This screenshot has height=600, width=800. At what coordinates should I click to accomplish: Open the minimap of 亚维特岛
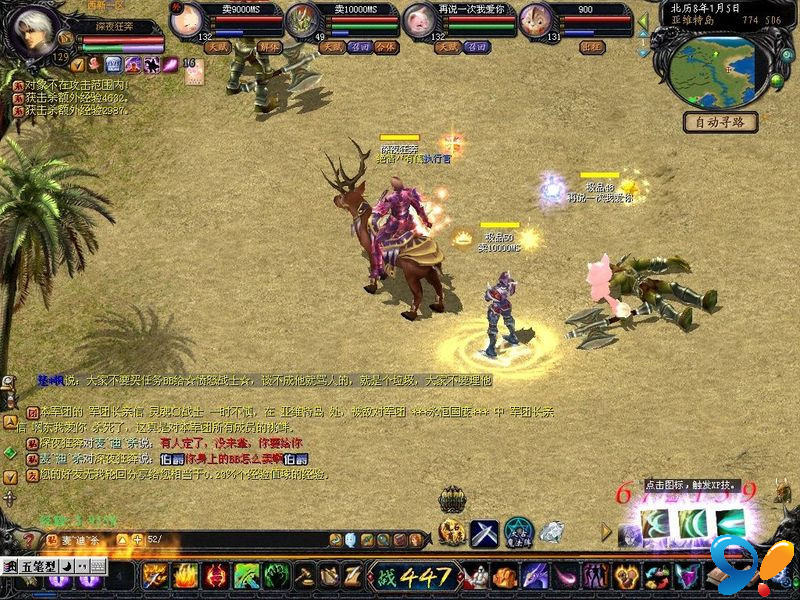(710, 70)
